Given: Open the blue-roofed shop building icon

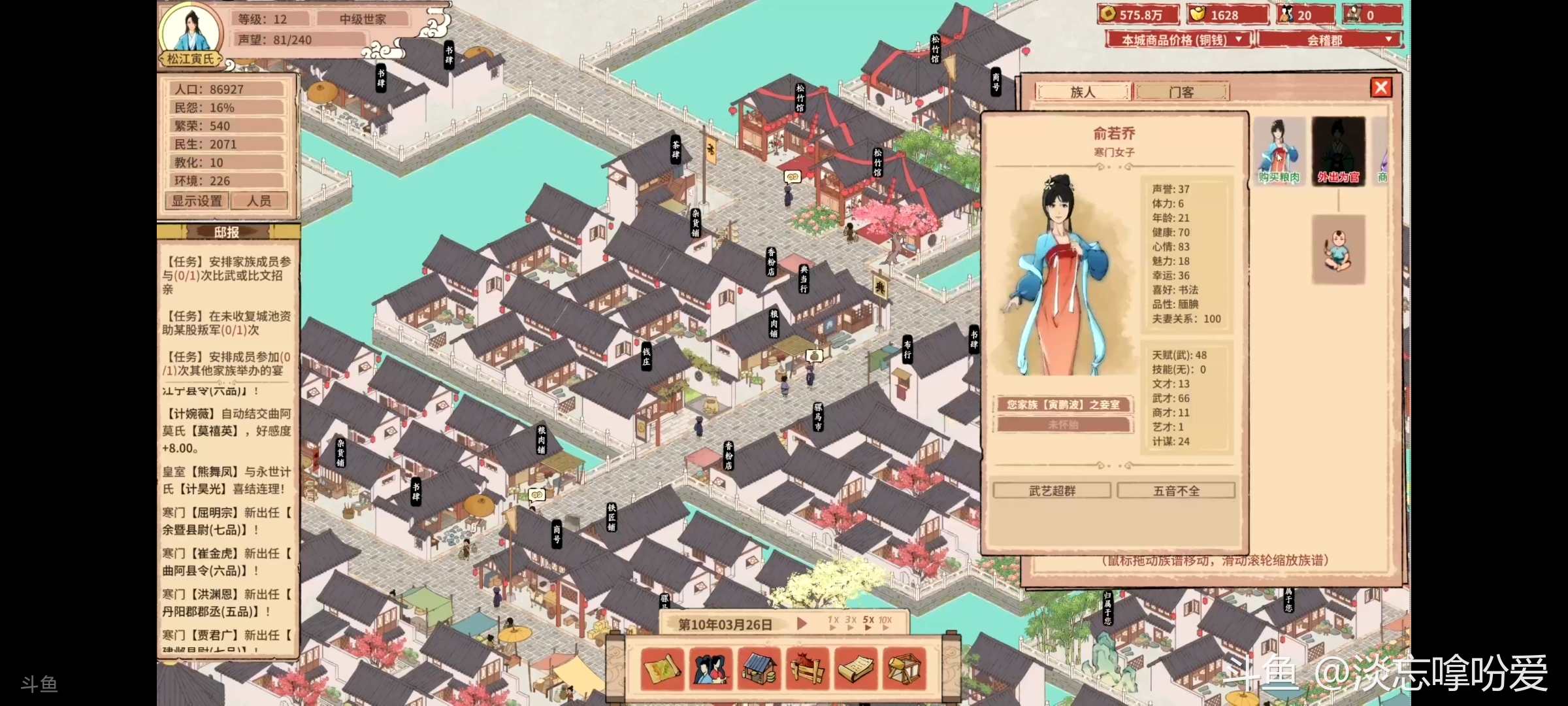Looking at the screenshot, I should coord(760,669).
